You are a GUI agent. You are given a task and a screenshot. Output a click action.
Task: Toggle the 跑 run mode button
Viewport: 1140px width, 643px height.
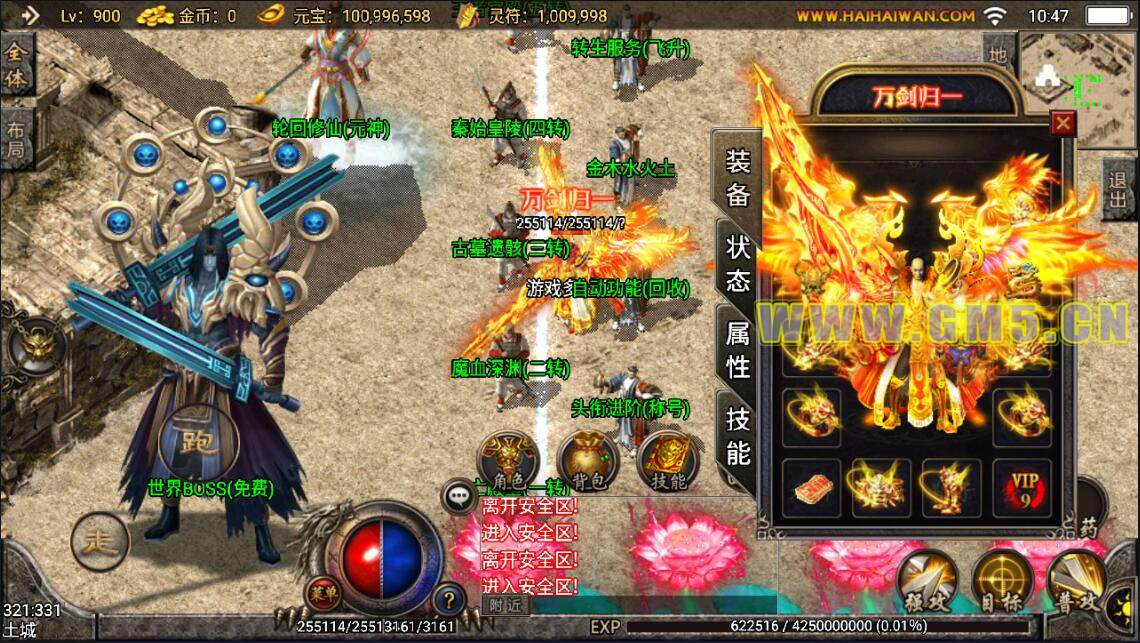coord(197,439)
